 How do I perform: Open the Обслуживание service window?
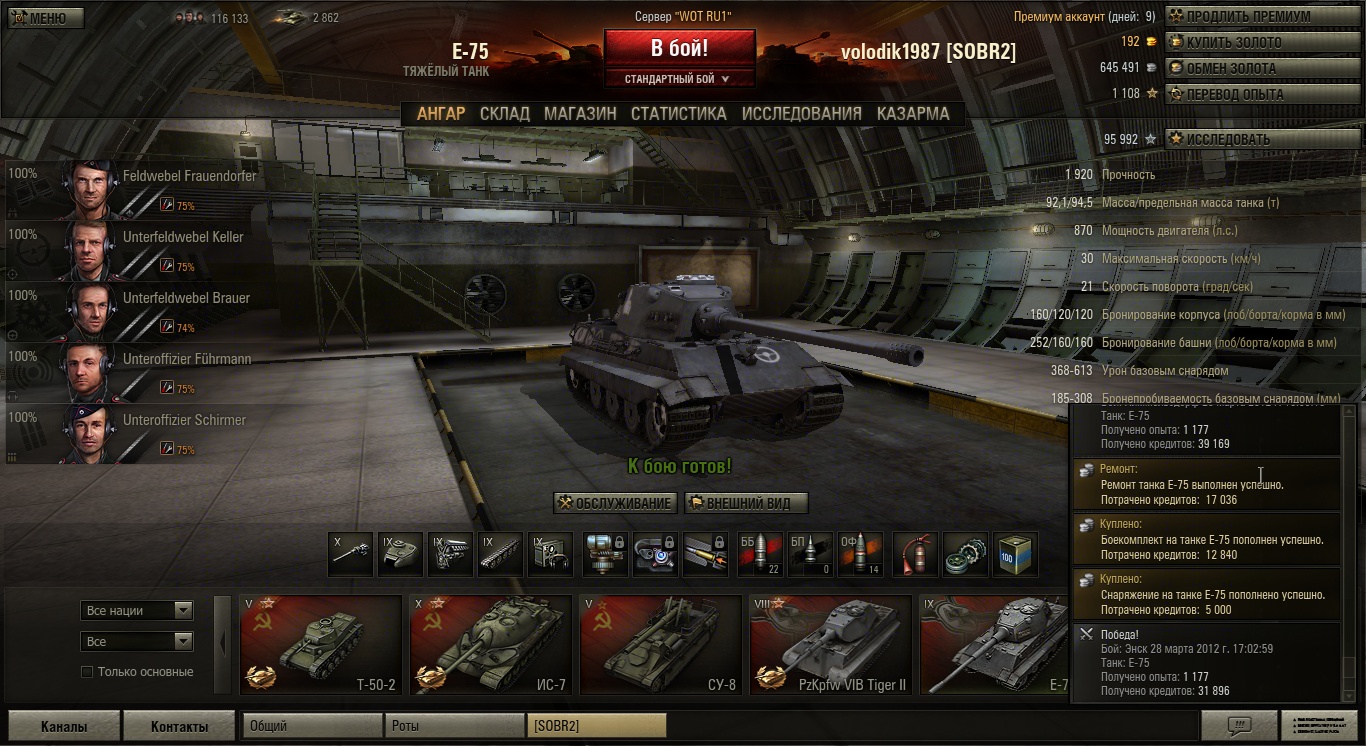pyautogui.click(x=615, y=503)
